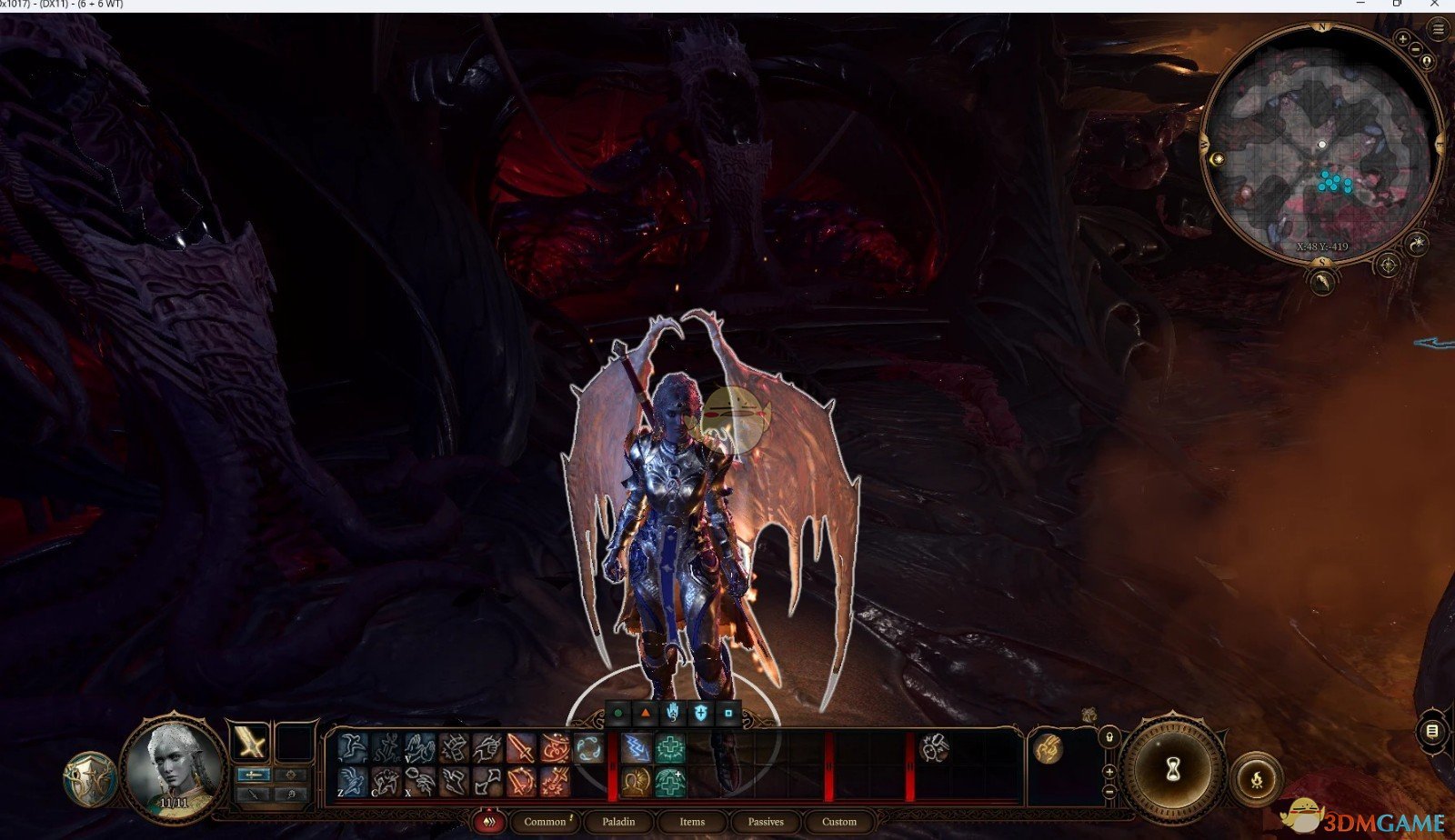Open the Healing Word cross icon

pyautogui.click(x=668, y=746)
